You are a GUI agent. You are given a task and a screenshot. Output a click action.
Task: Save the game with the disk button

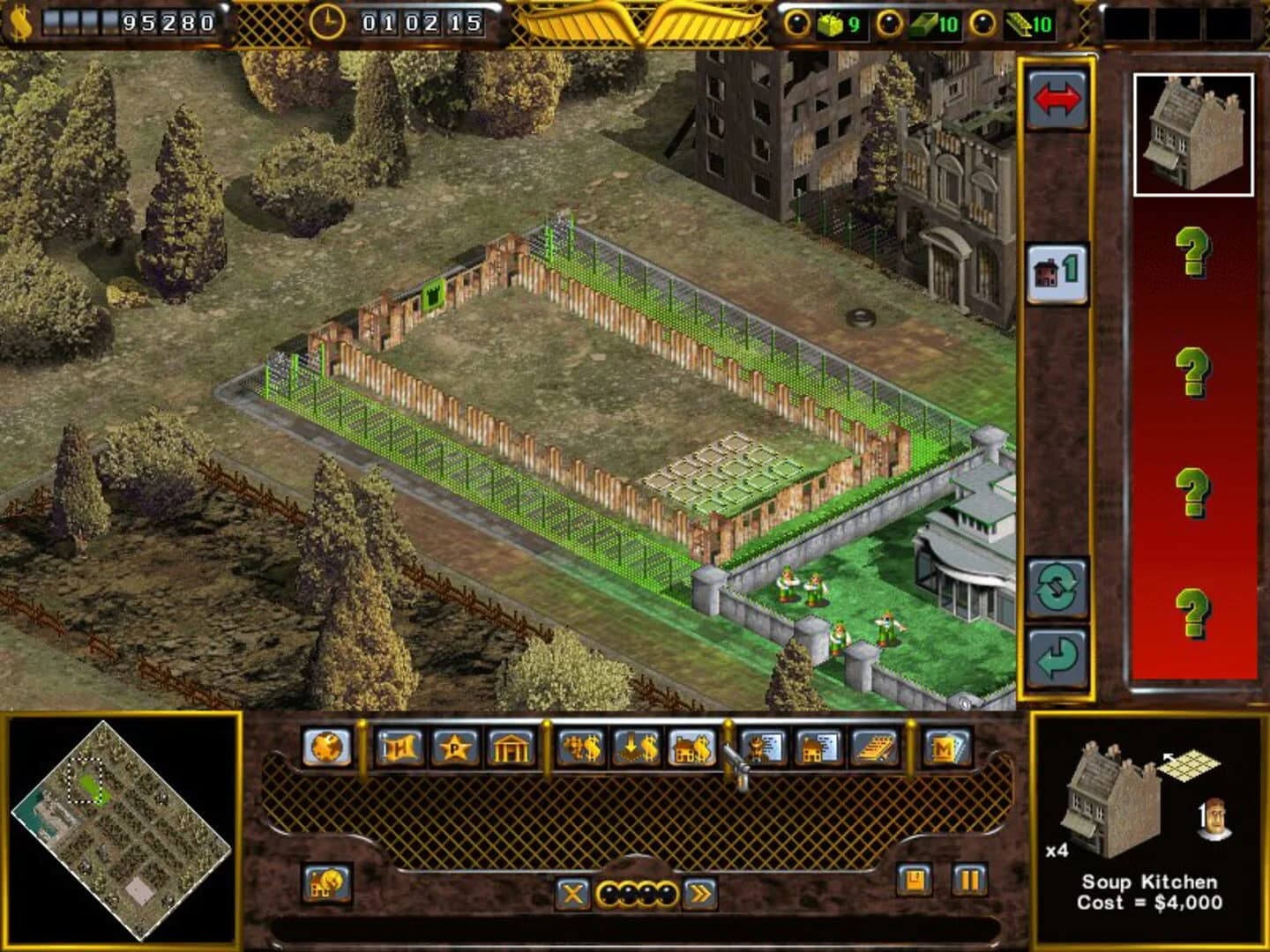coord(913,879)
